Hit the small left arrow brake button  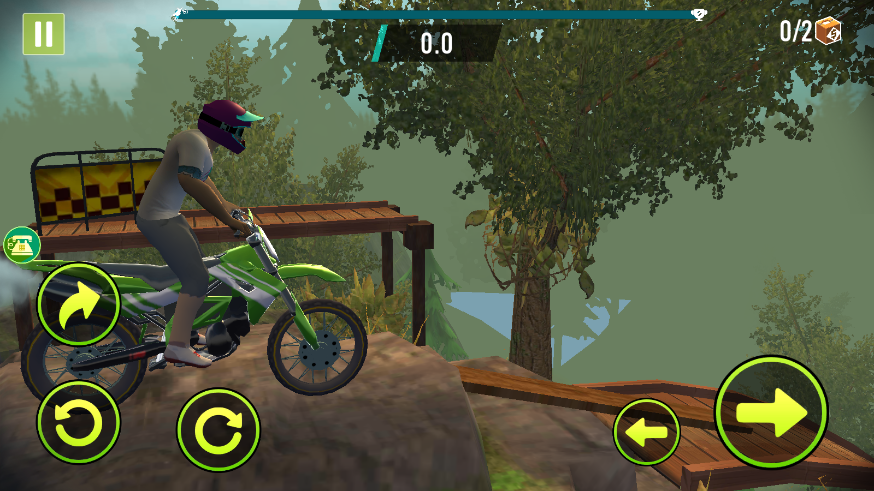click(646, 432)
